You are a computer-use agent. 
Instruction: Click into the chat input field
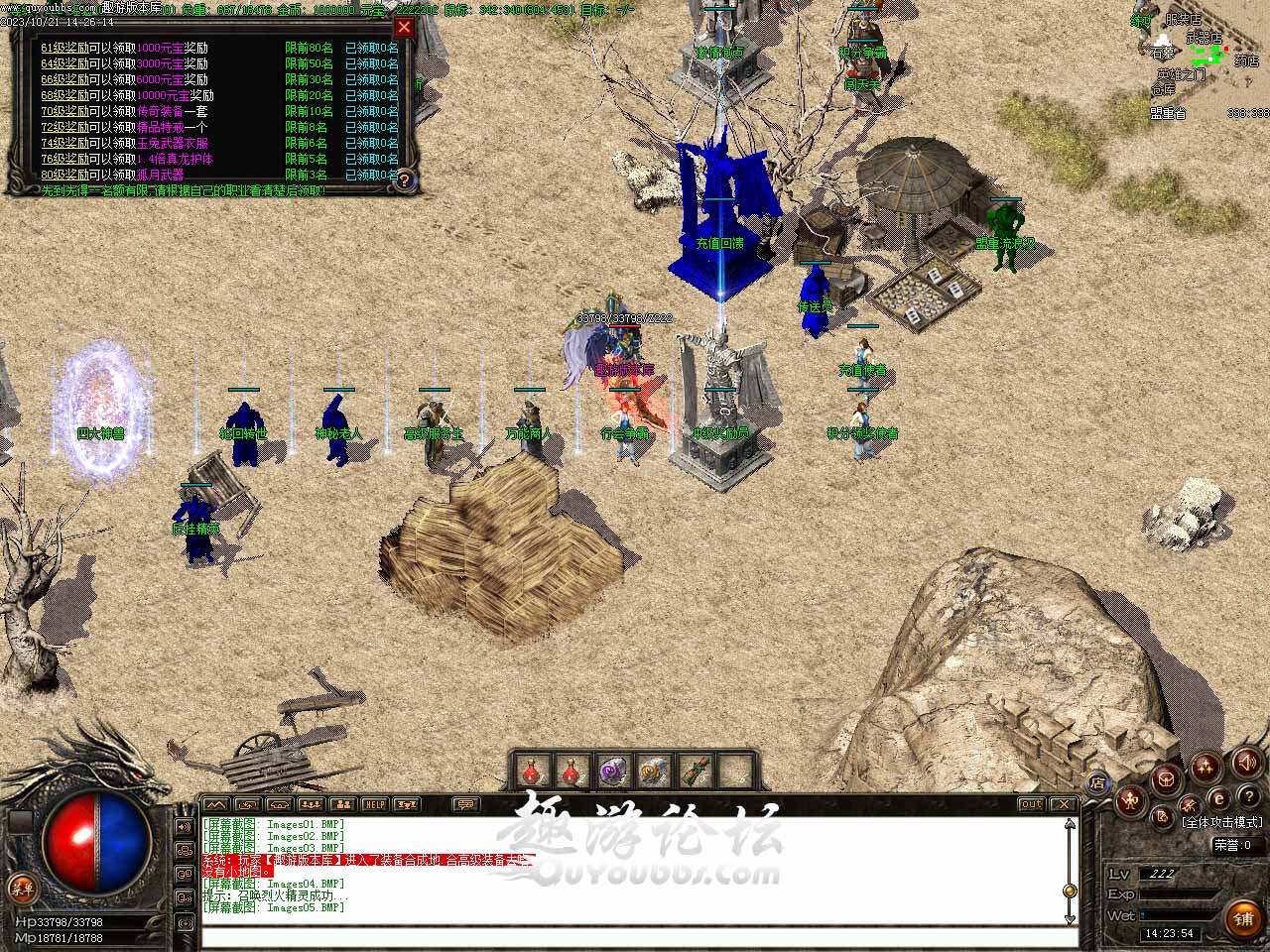635,935
